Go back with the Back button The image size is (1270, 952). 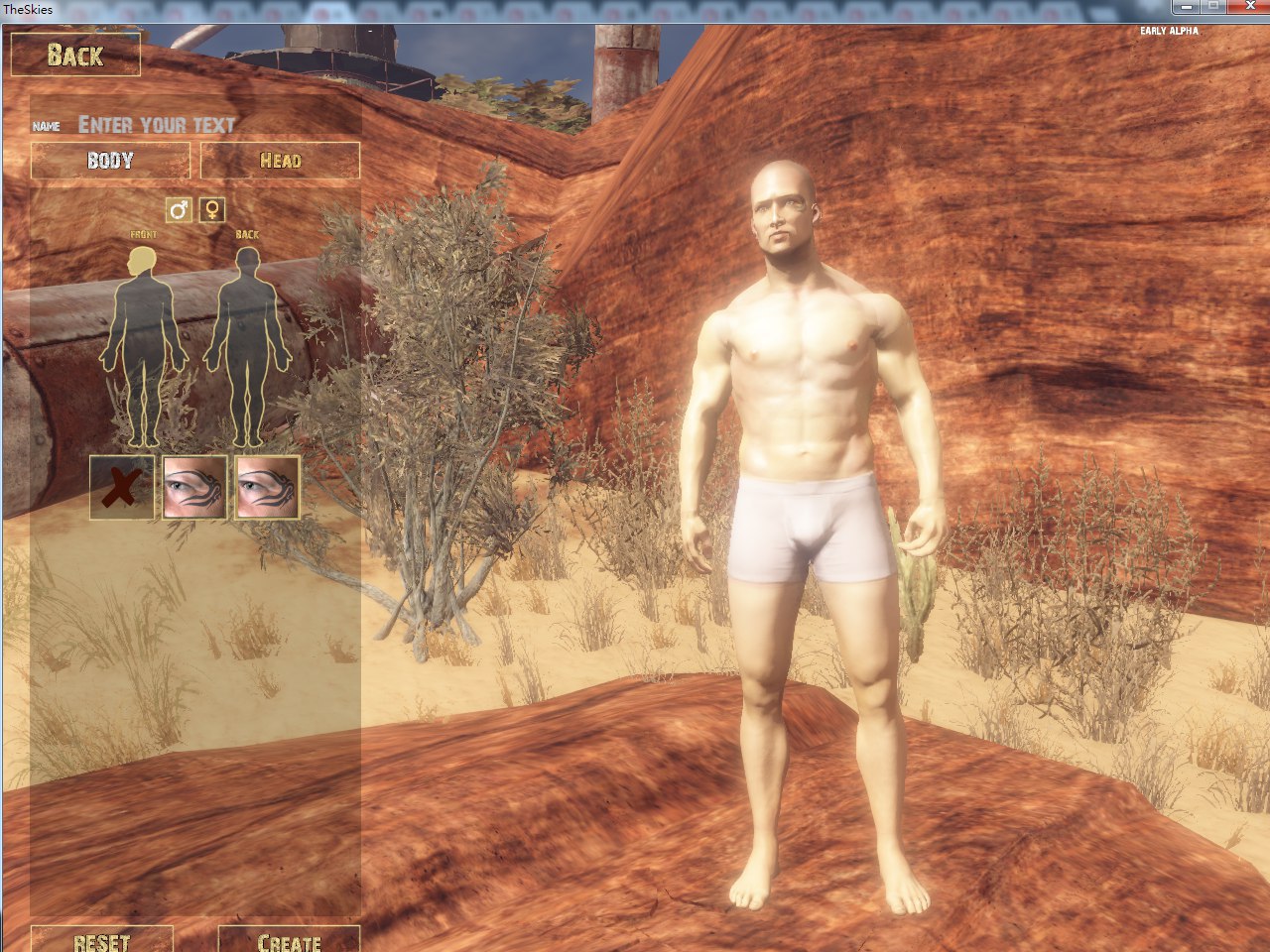74,55
